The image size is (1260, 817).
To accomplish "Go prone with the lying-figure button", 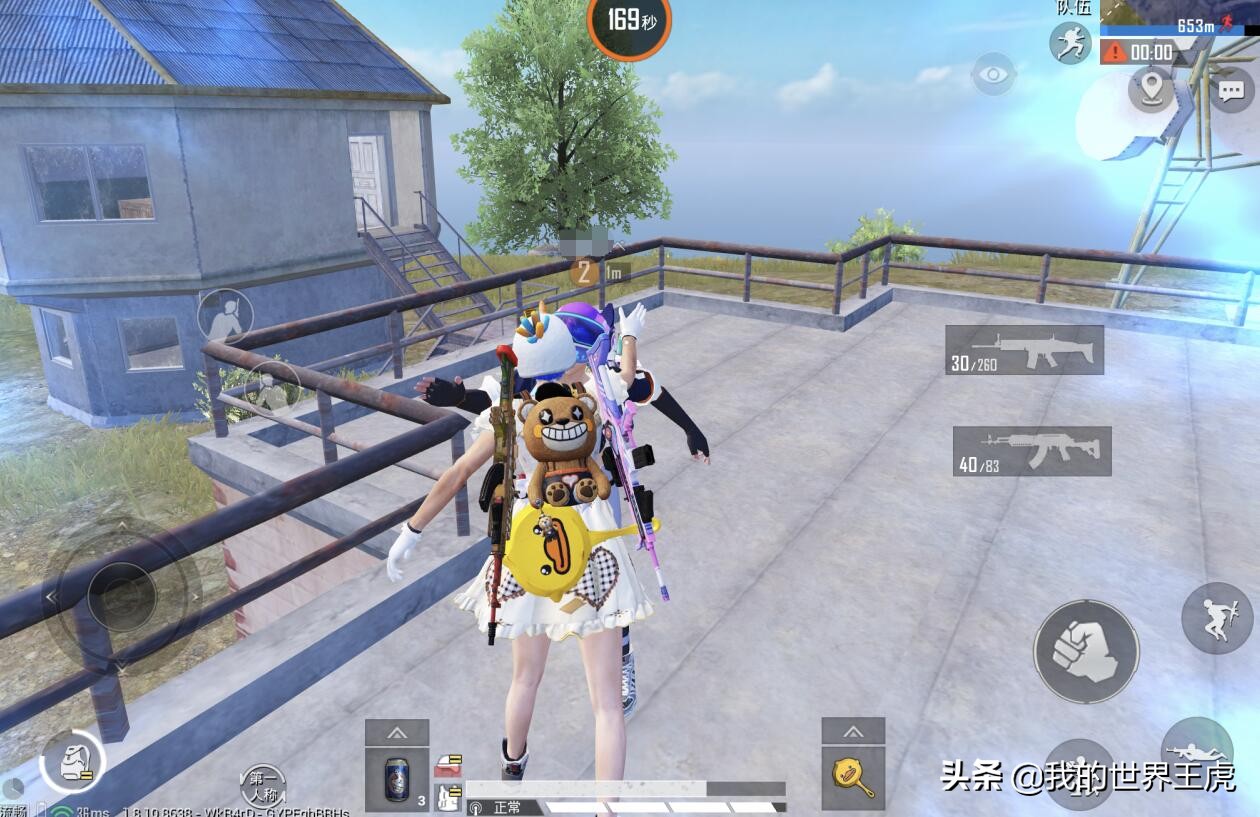I will pos(1197,752).
